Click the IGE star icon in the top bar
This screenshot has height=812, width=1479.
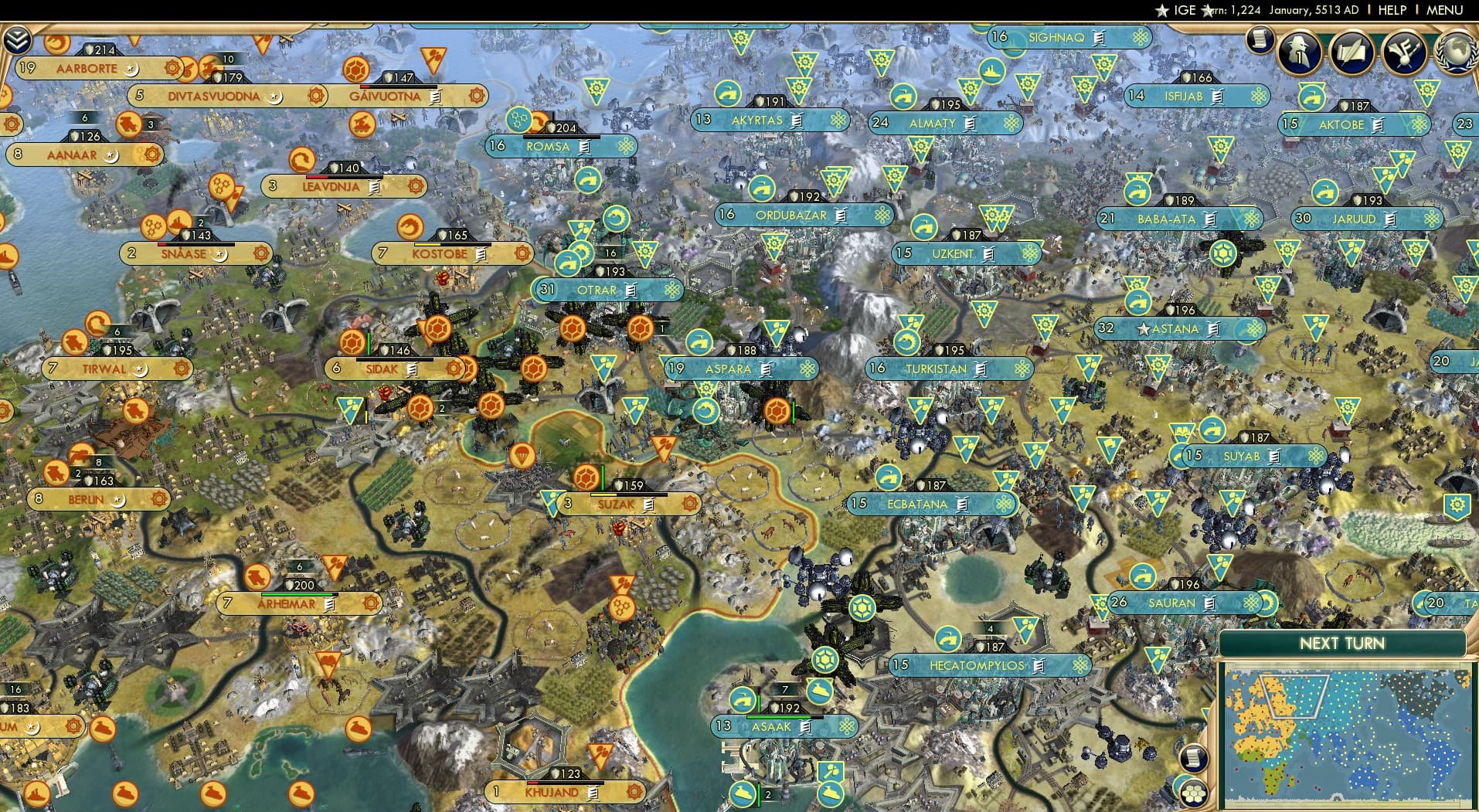click(1161, 11)
